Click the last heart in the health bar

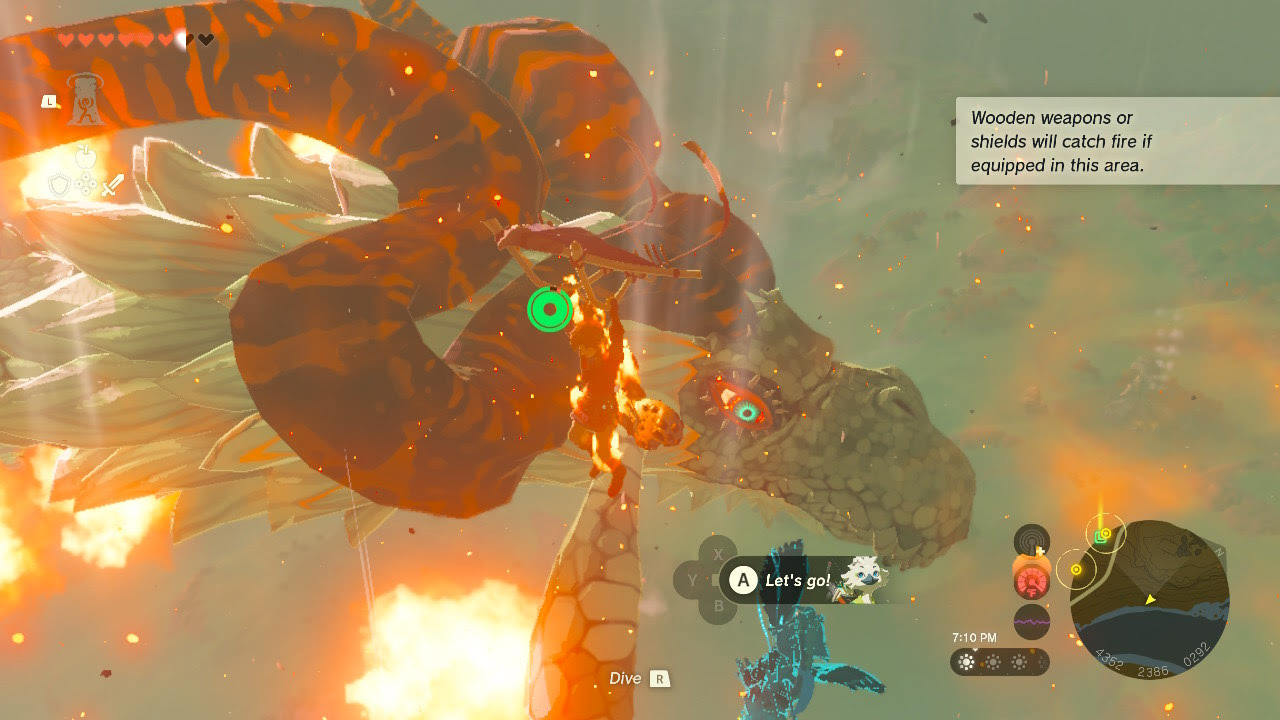(203, 40)
